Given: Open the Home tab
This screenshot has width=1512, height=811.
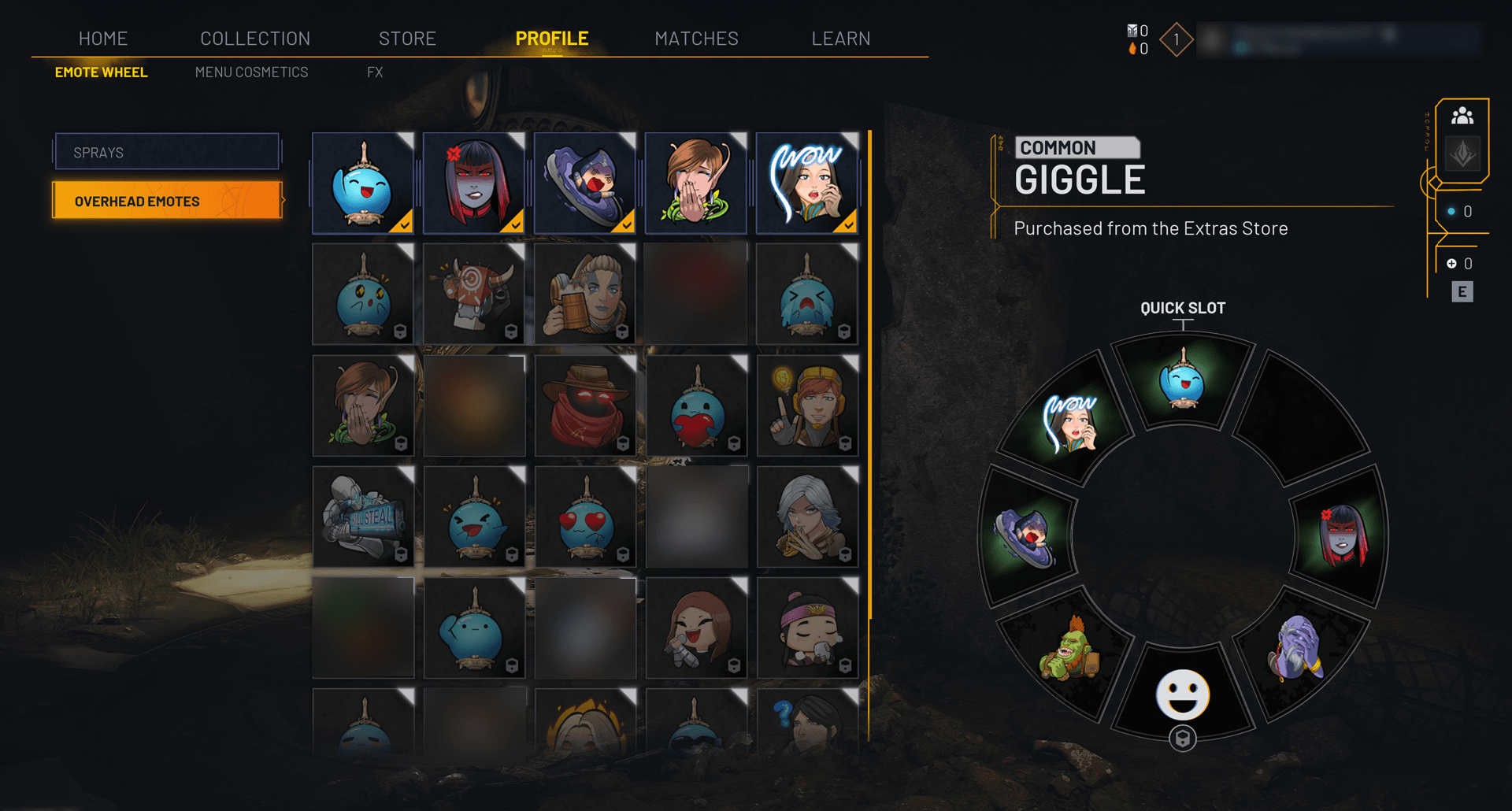Looking at the screenshot, I should click(x=103, y=39).
